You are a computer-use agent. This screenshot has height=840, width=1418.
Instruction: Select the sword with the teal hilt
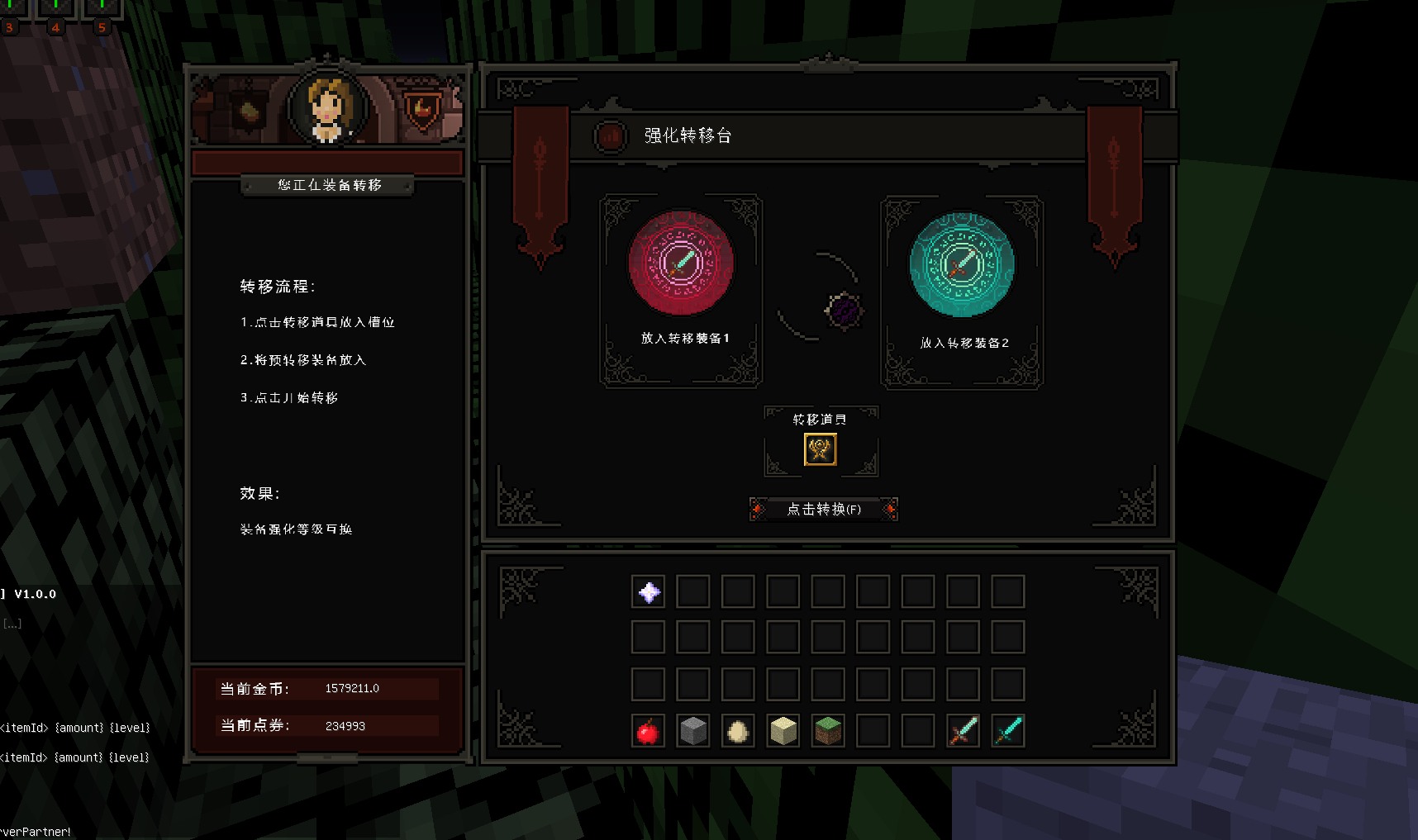tap(1008, 731)
